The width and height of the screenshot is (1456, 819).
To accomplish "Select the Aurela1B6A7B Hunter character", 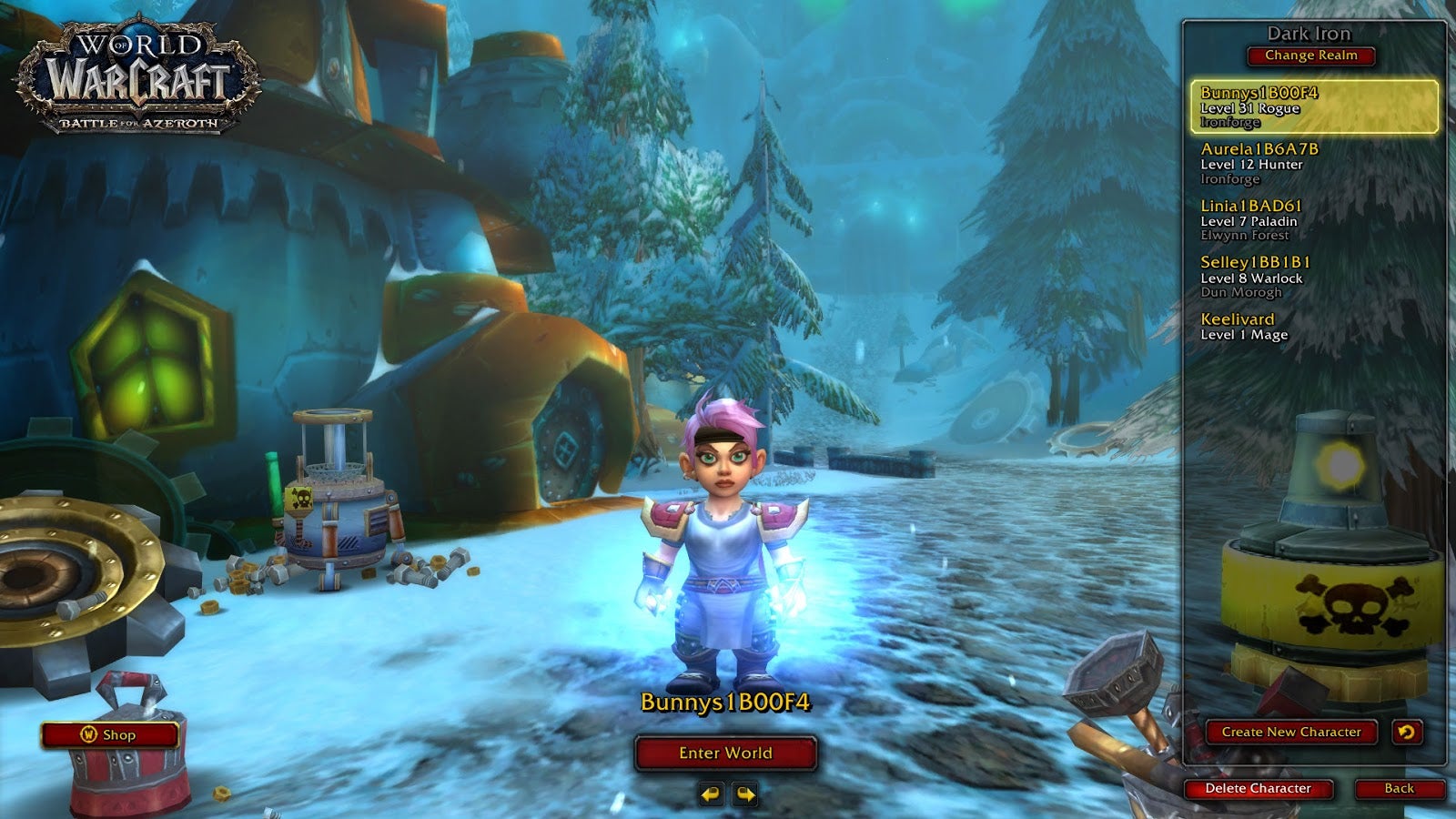I will tap(1314, 164).
